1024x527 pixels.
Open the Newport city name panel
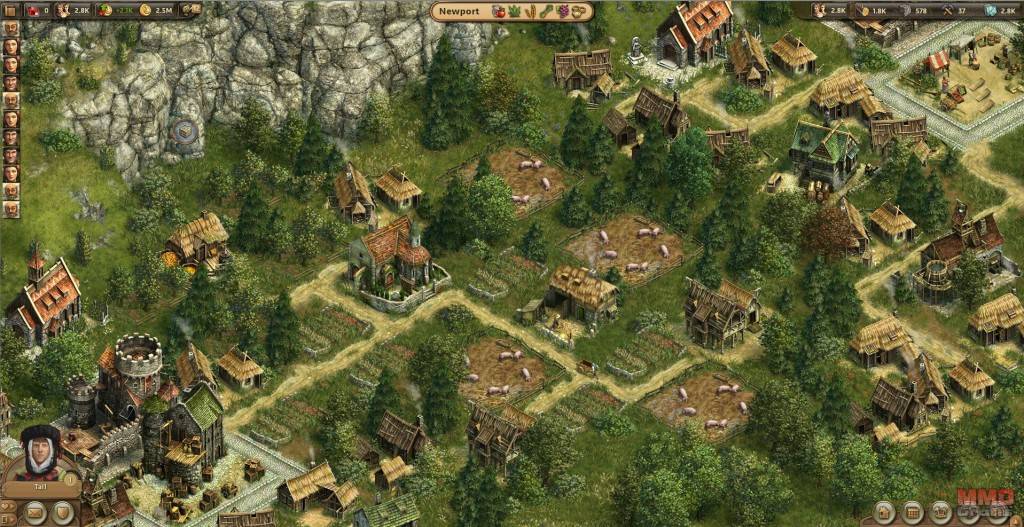coord(459,12)
